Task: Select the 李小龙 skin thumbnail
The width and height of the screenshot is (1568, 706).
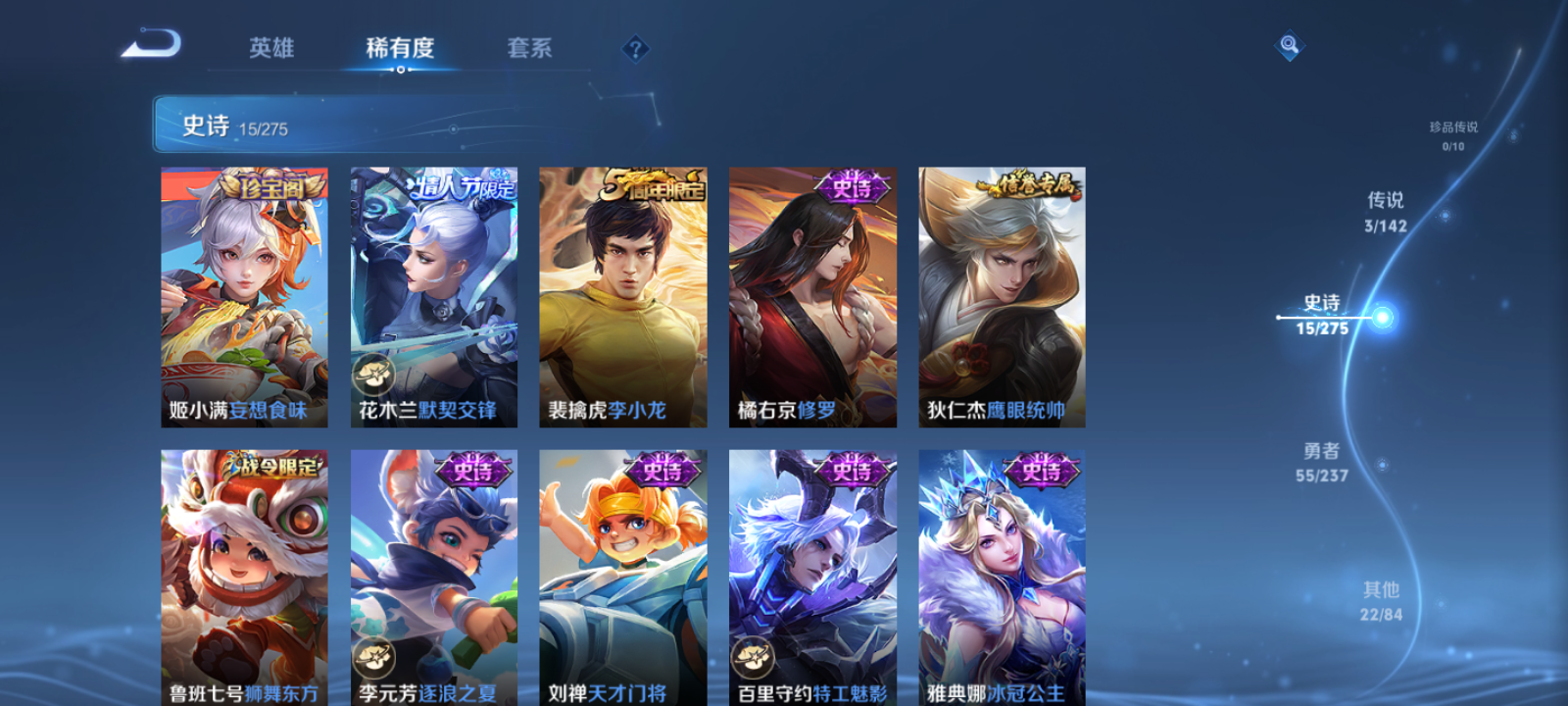Action: 622,294
